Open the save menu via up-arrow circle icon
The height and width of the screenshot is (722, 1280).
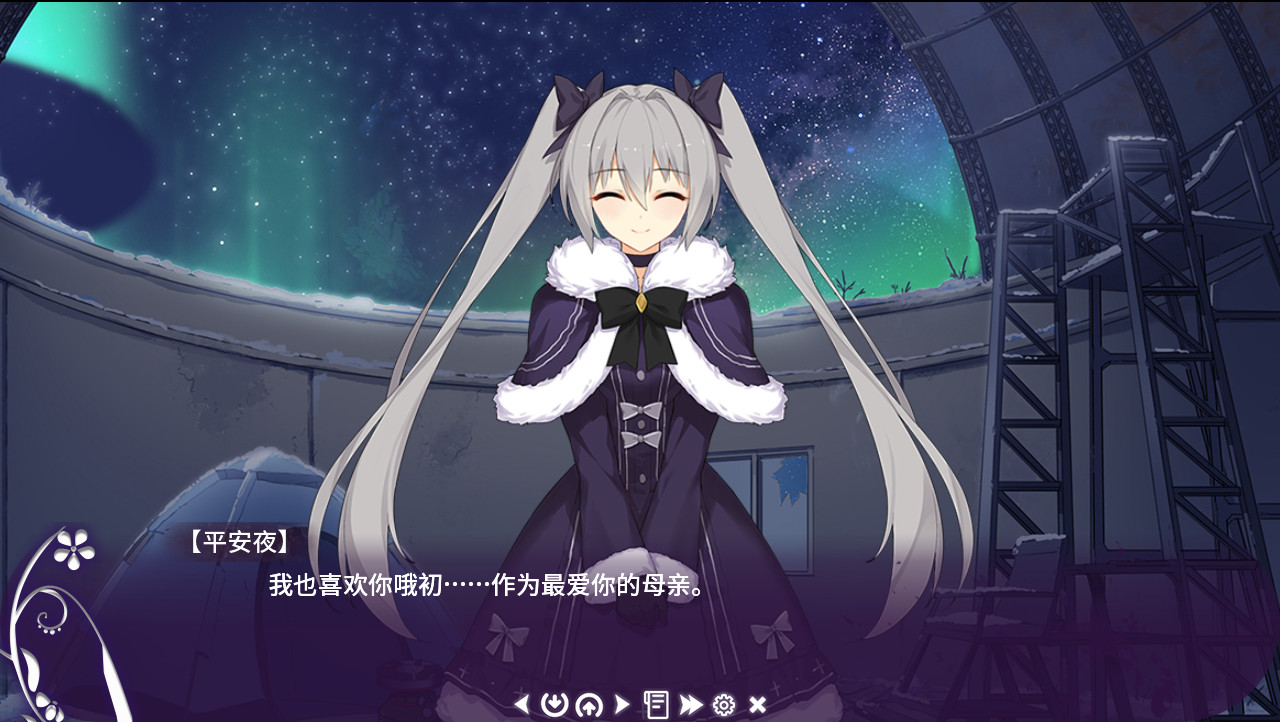tap(590, 703)
